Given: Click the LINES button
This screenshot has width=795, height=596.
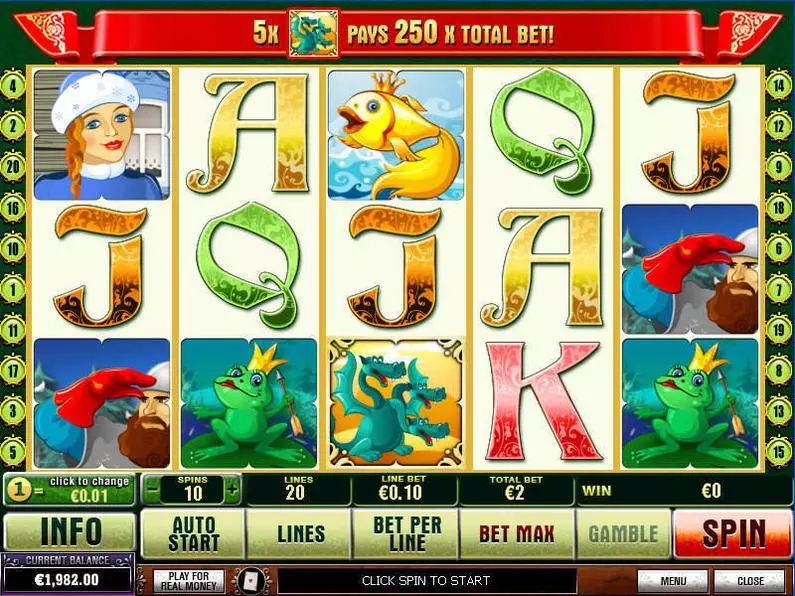Looking at the screenshot, I should (300, 533).
